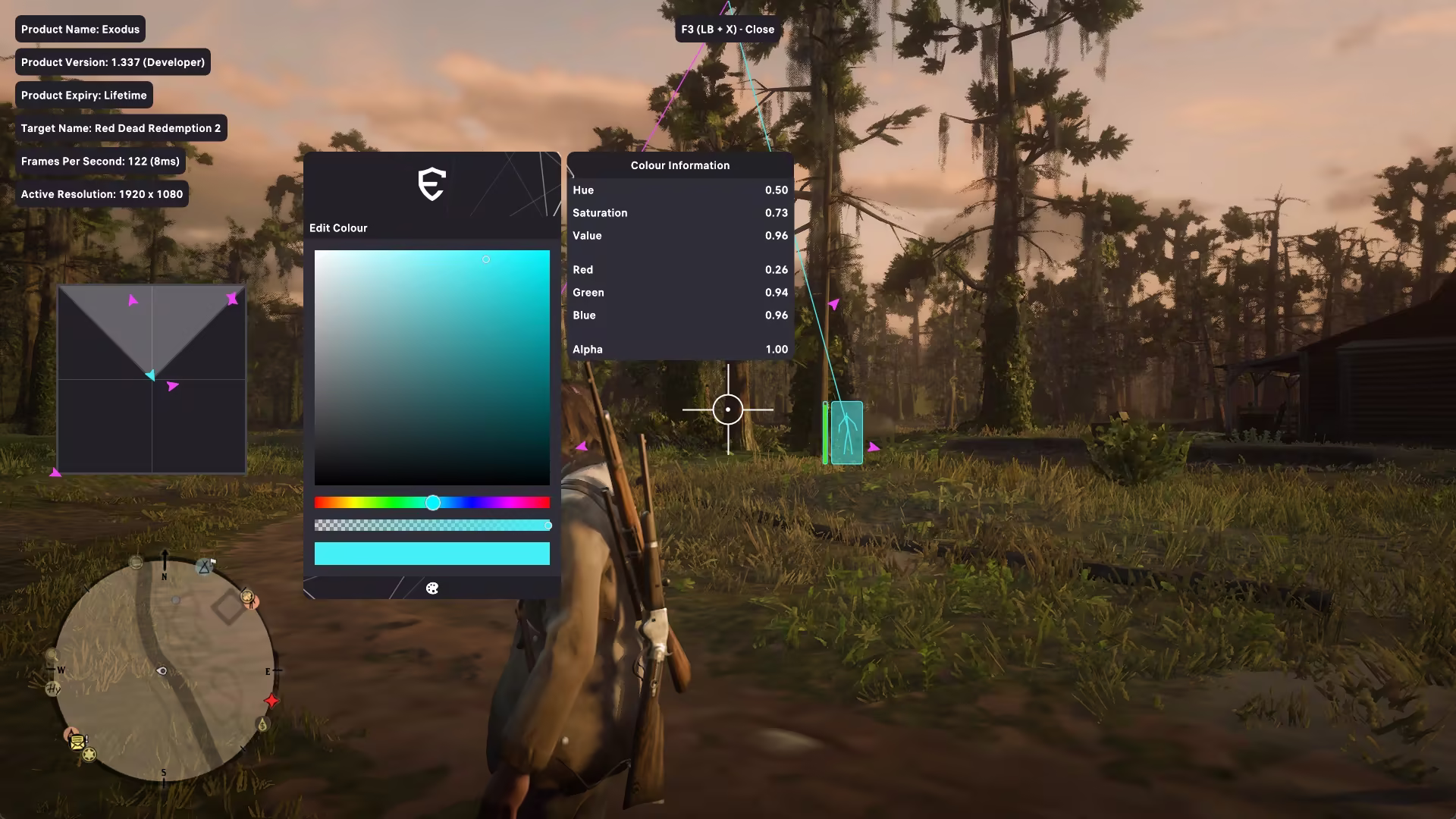Screen dimensions: 1456x819
Task: Click the Blue value row
Action: coord(679,315)
